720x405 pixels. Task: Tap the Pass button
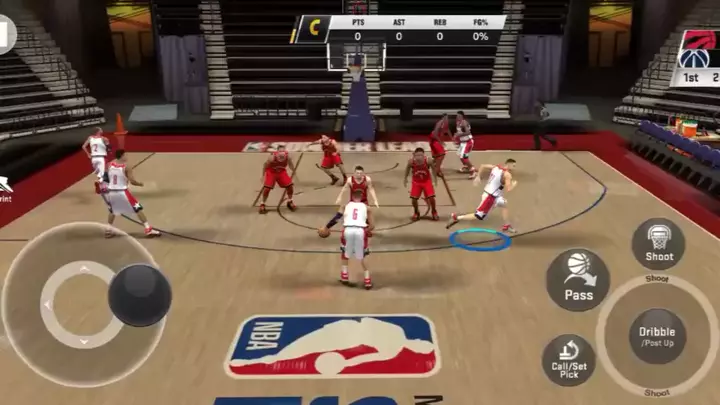[x=578, y=279]
